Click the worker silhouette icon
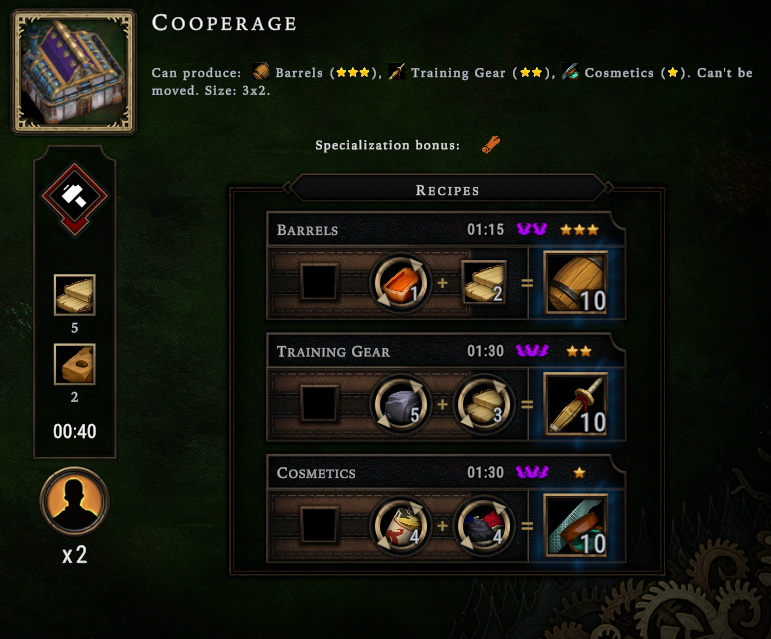Screen dimensions: 771x639 tap(74, 501)
